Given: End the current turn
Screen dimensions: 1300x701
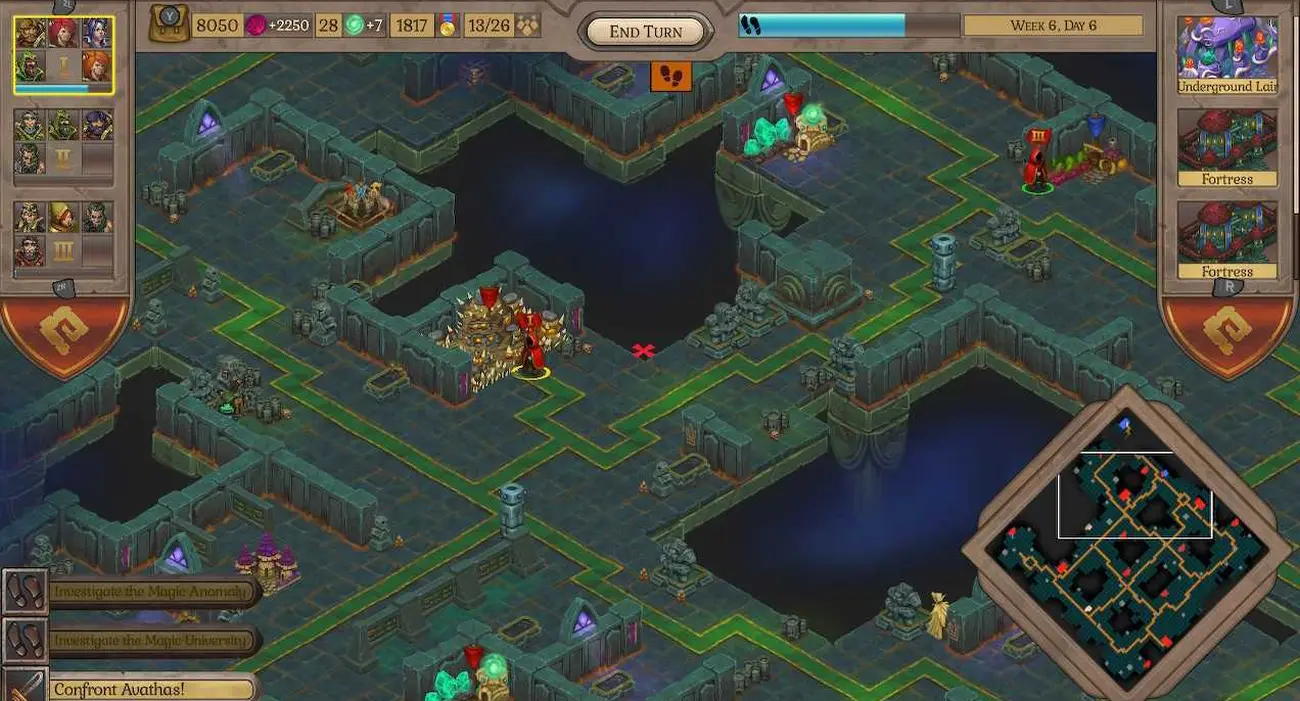Looking at the screenshot, I should (x=646, y=31).
